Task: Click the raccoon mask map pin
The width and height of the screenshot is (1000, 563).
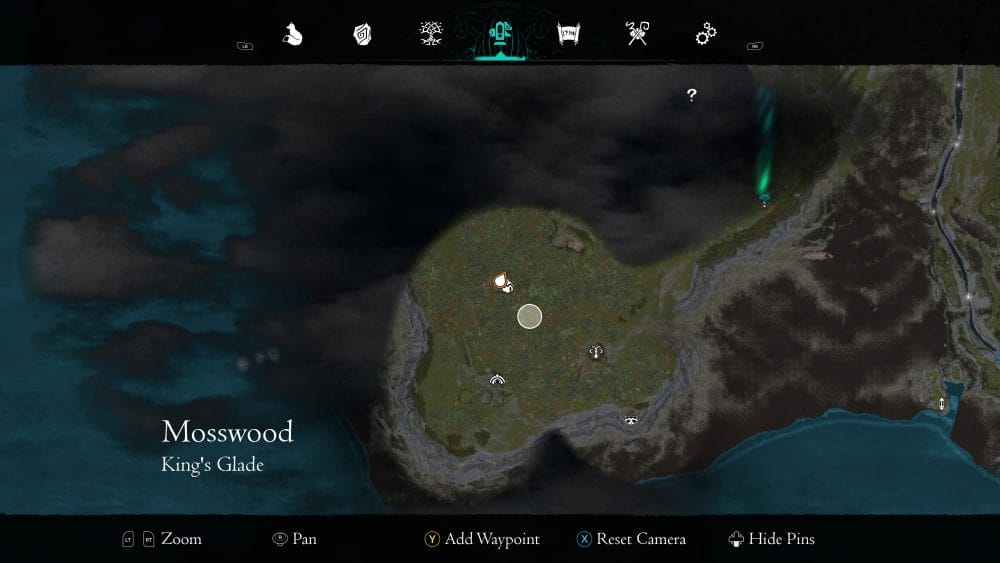Action: click(x=632, y=421)
